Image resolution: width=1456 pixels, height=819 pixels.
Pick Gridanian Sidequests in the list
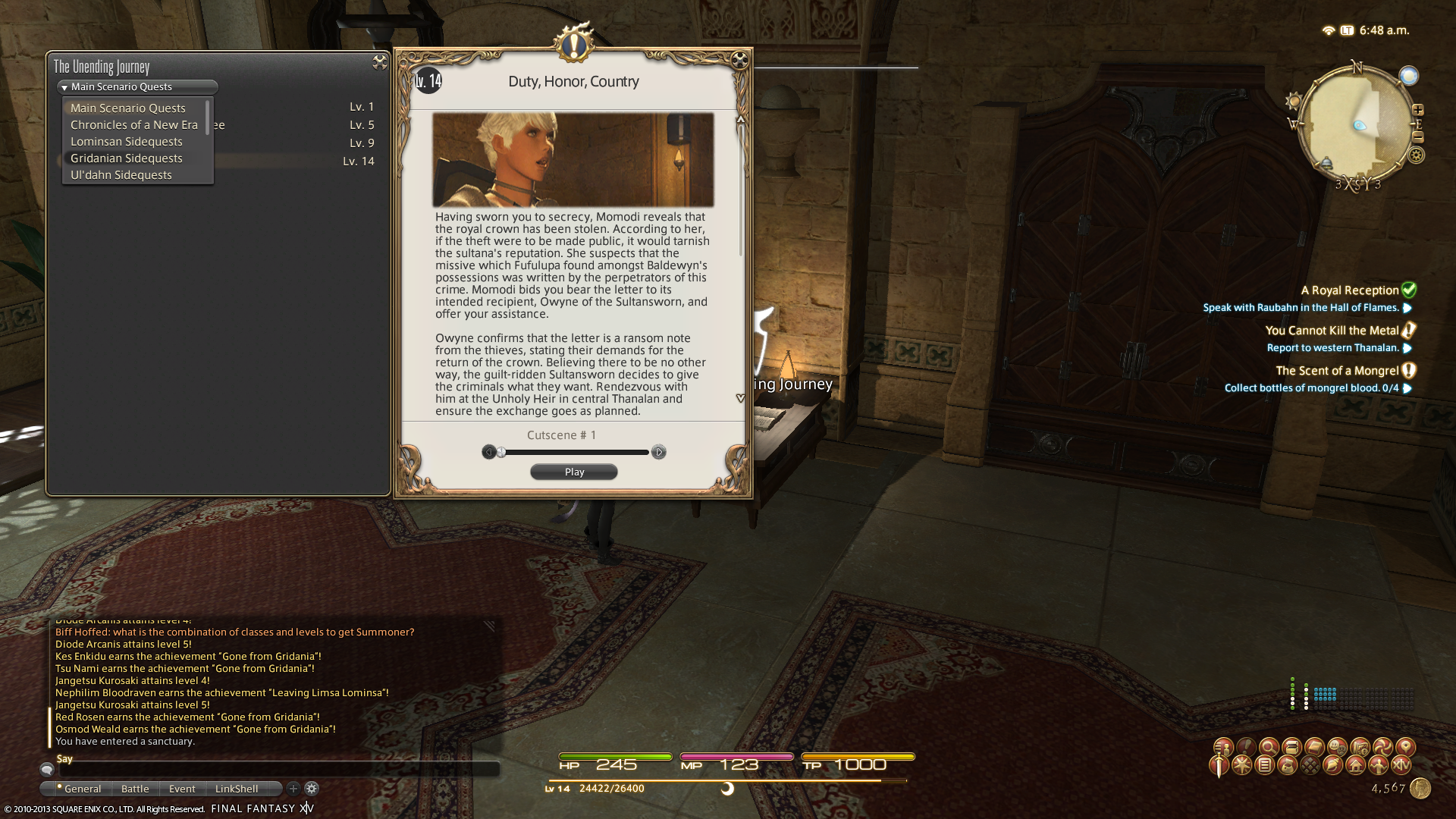click(127, 158)
